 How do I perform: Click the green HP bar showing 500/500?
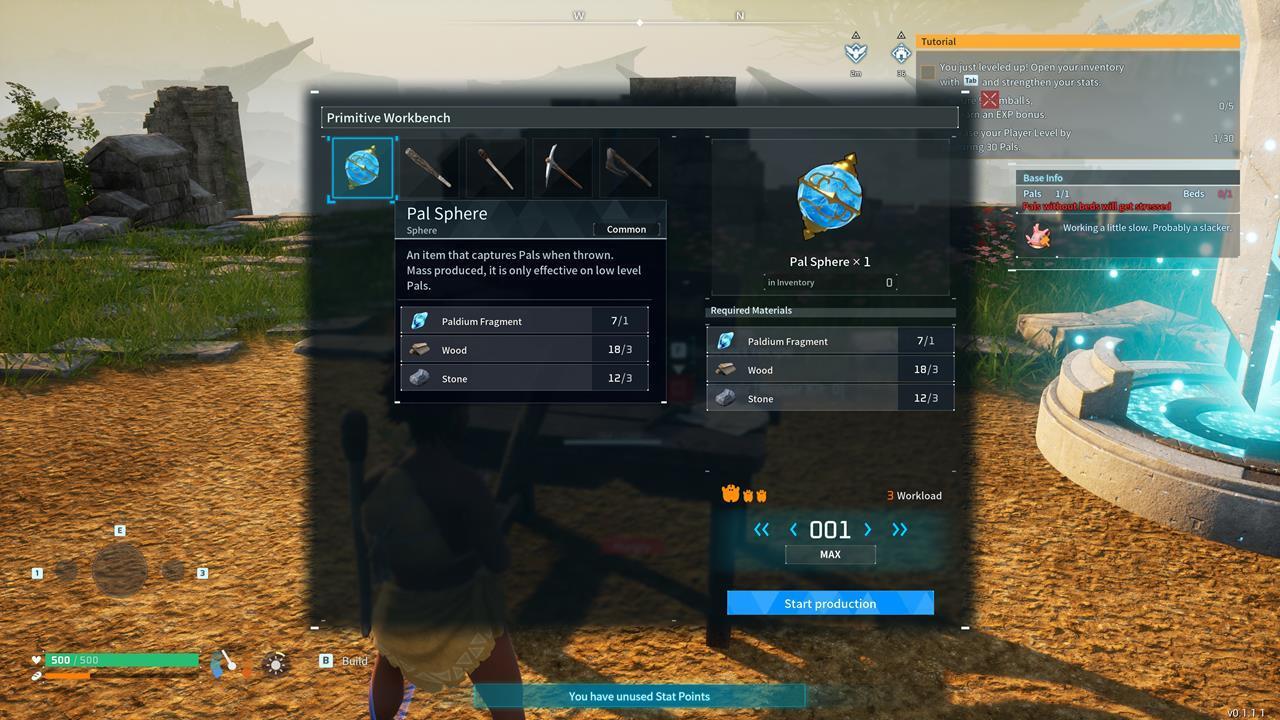(120, 660)
